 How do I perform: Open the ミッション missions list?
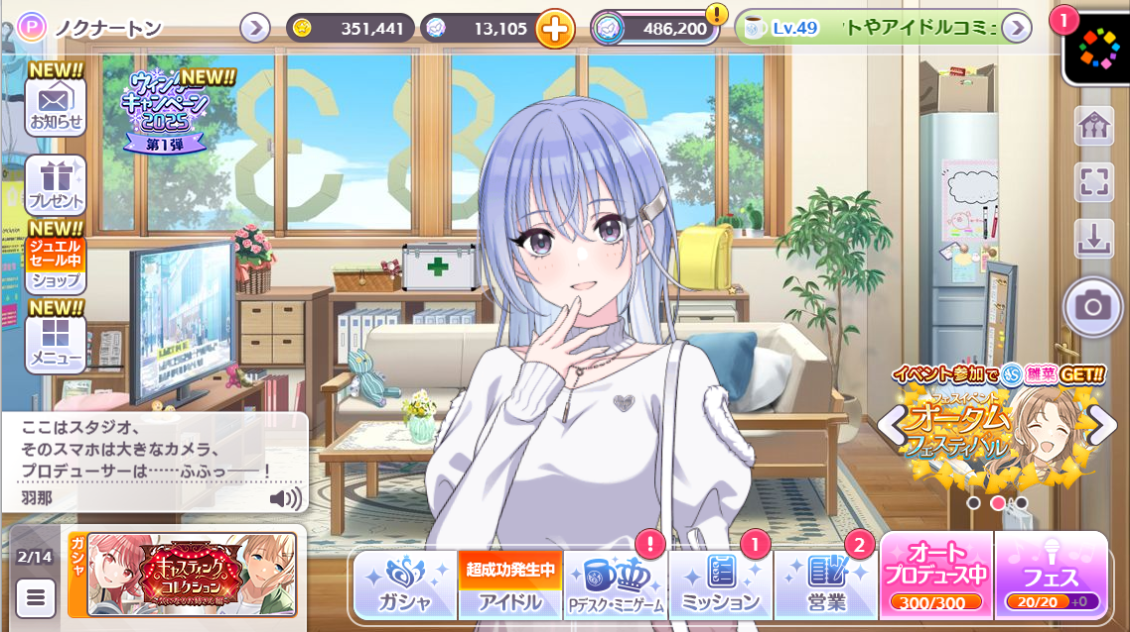[x=720, y=585]
